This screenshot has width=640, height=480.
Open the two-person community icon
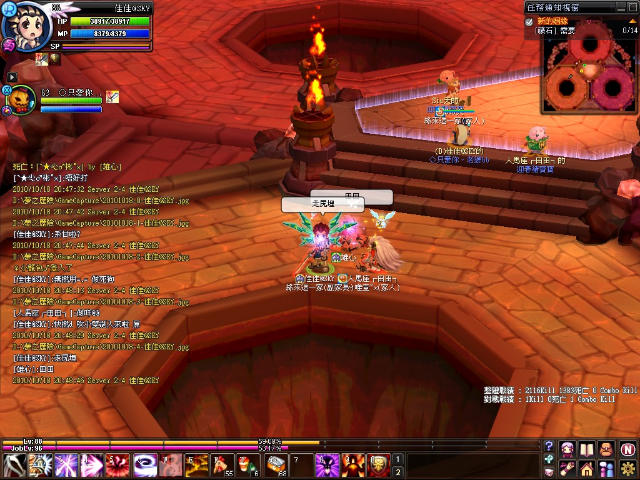pos(607,467)
